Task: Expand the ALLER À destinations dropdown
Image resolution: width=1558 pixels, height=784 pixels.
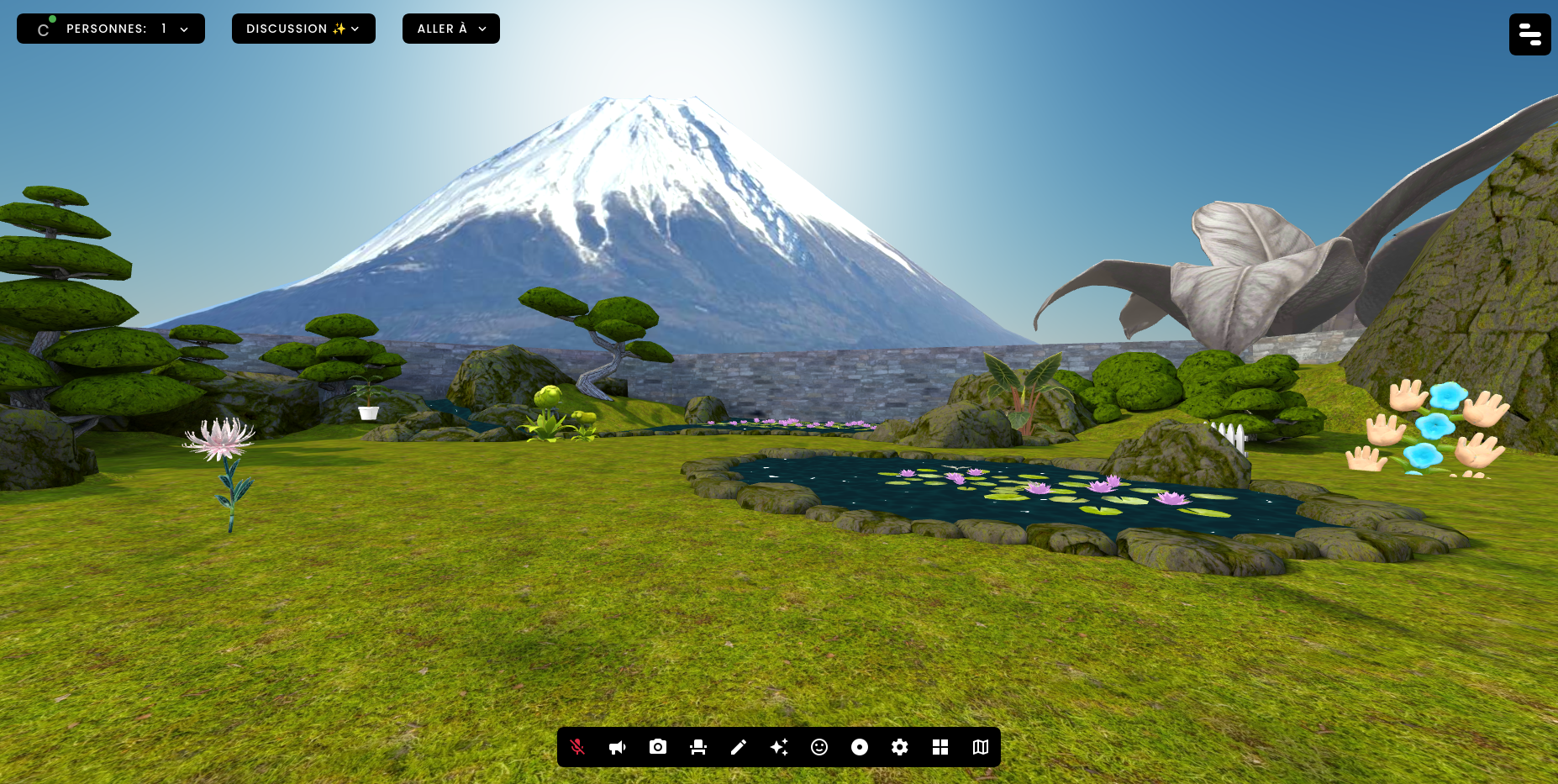Action: tap(482, 29)
